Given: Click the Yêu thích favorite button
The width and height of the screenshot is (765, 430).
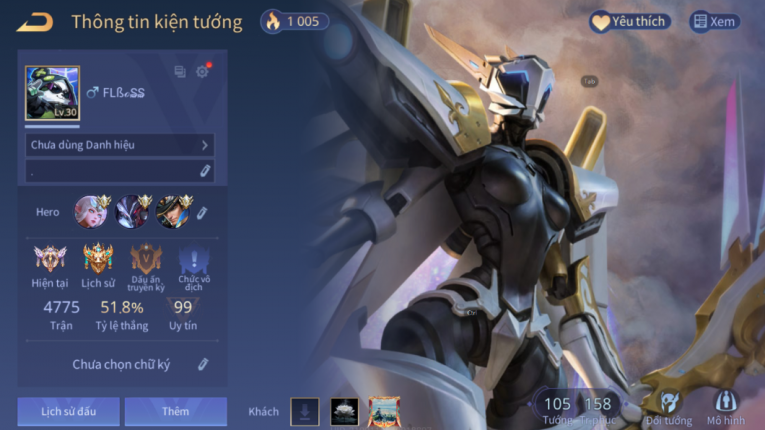Looking at the screenshot, I should (x=628, y=21).
